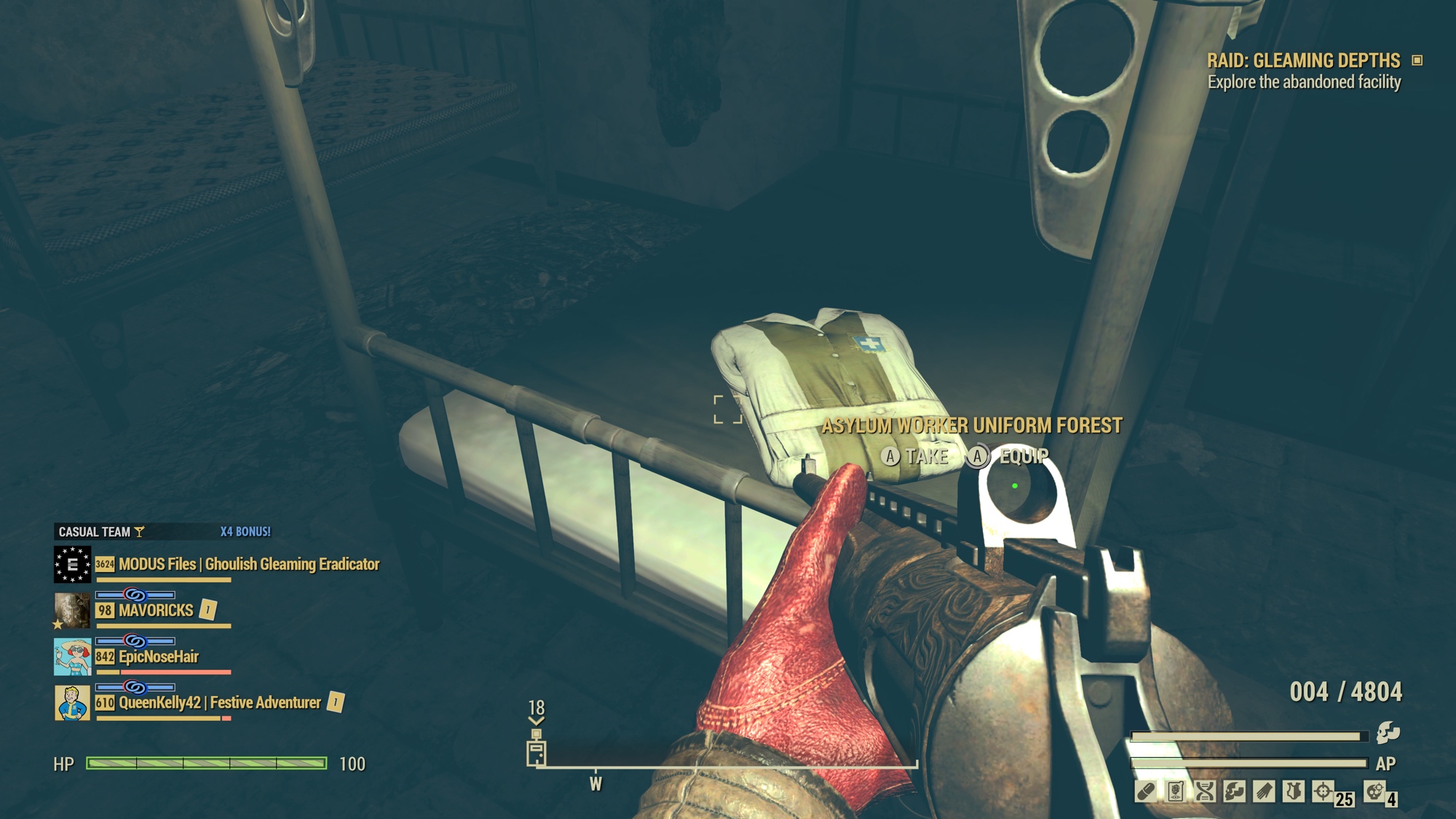This screenshot has height=819, width=1456.
Task: Click the compass location marker icon
Action: tap(537, 753)
